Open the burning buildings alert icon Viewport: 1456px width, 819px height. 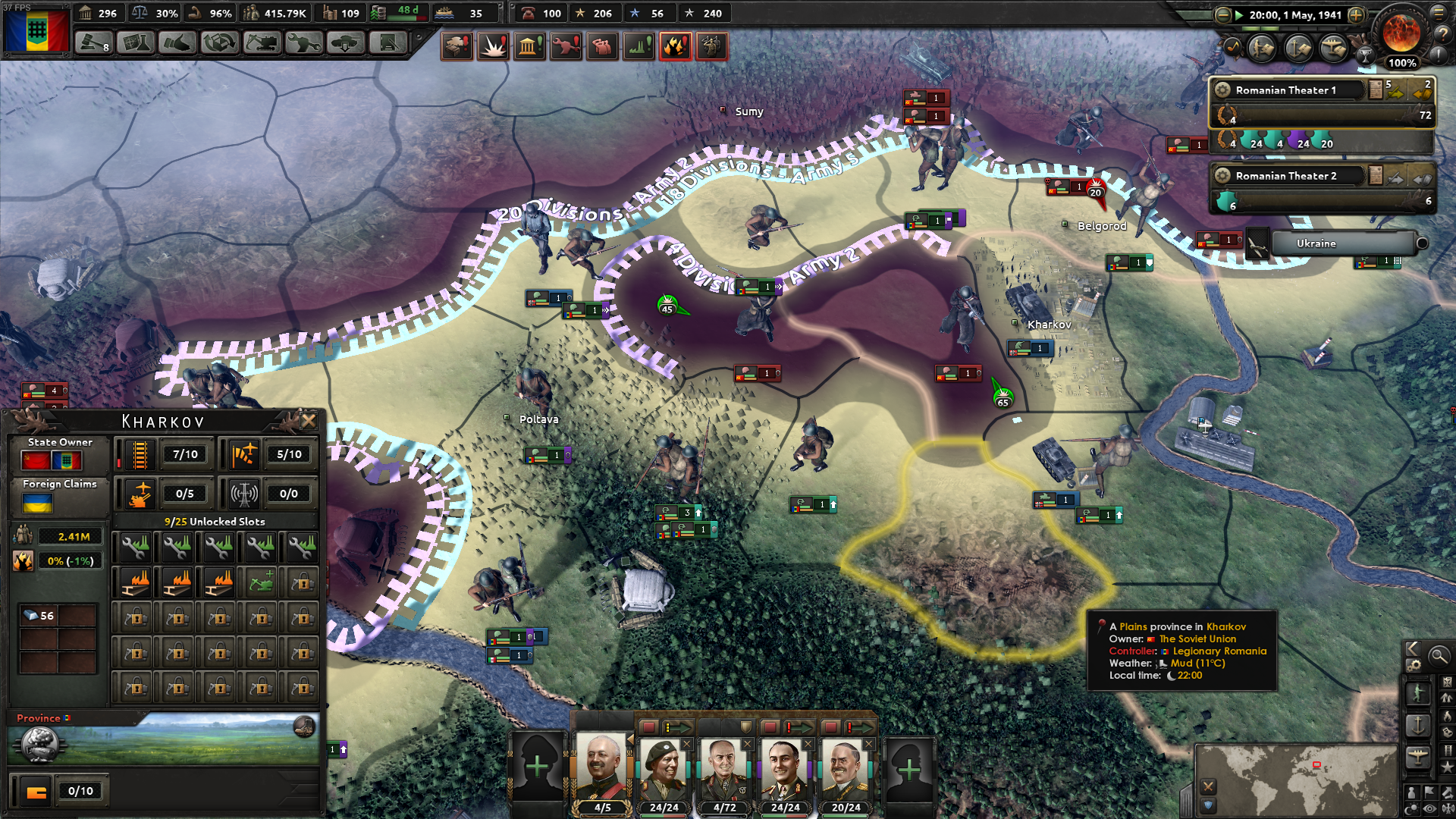(674, 47)
